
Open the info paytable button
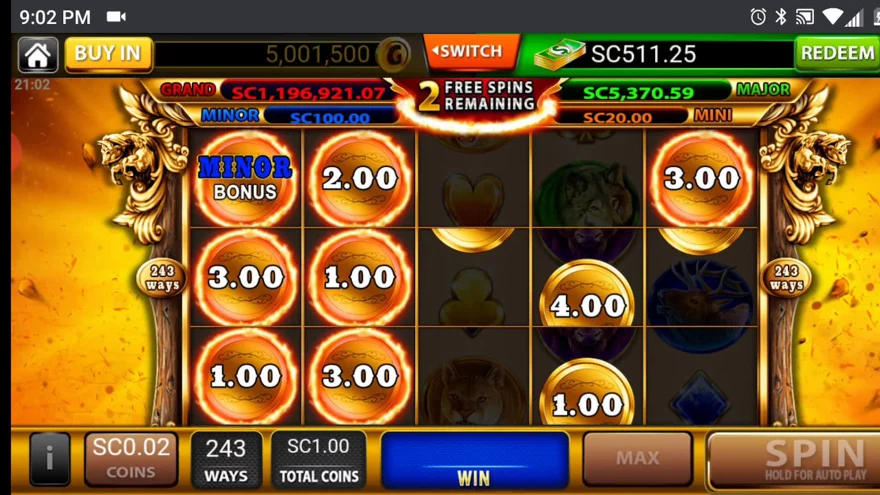(49, 460)
